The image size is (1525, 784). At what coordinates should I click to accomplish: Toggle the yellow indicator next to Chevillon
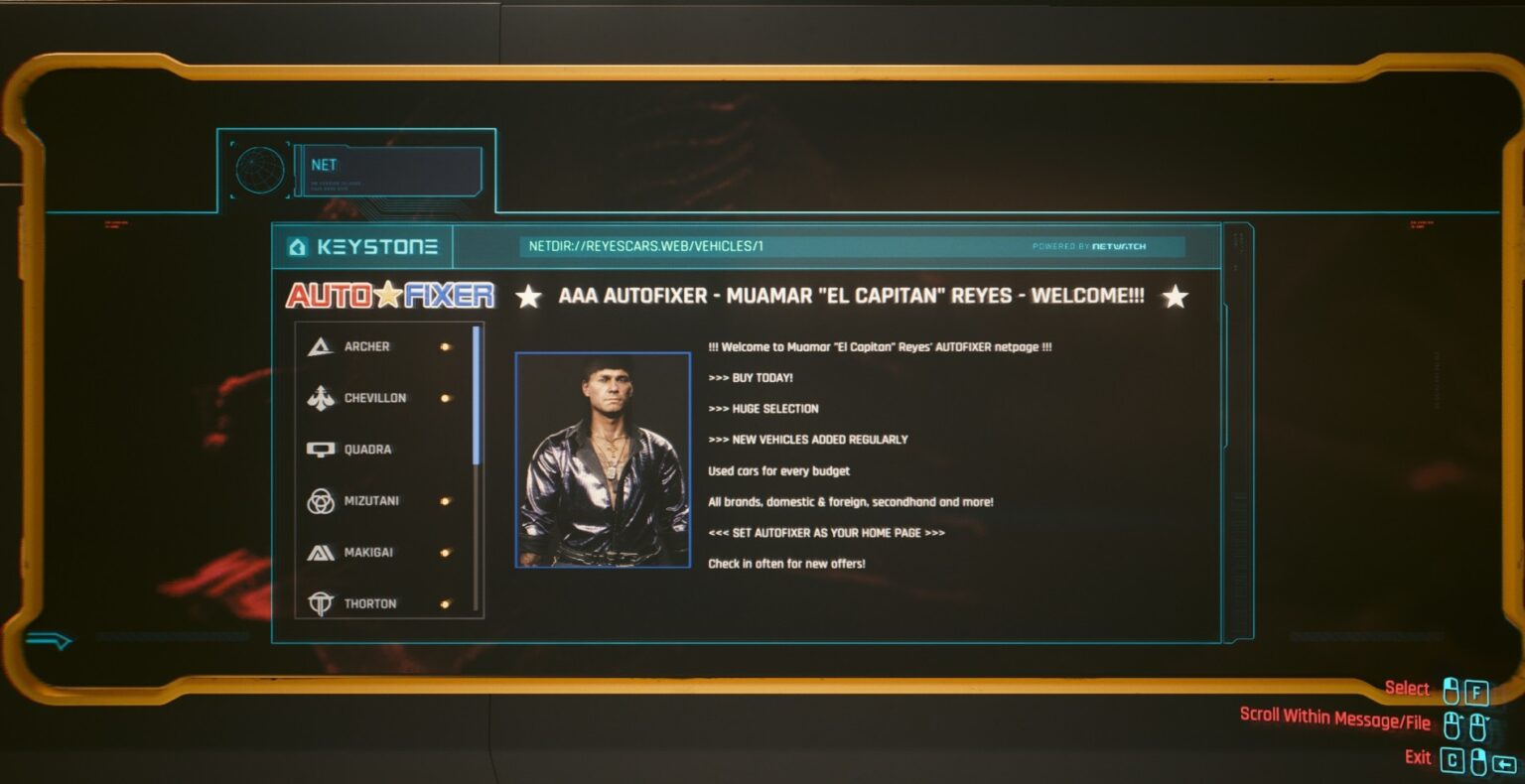click(446, 397)
